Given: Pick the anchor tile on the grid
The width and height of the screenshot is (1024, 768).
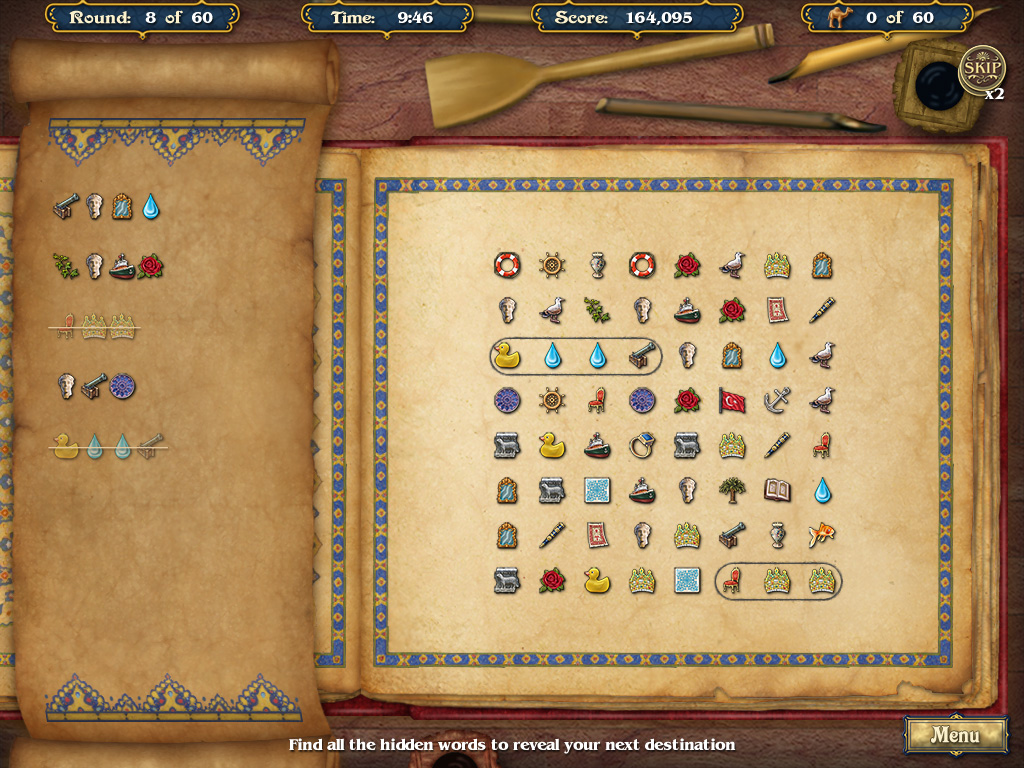Looking at the screenshot, I should tap(777, 400).
